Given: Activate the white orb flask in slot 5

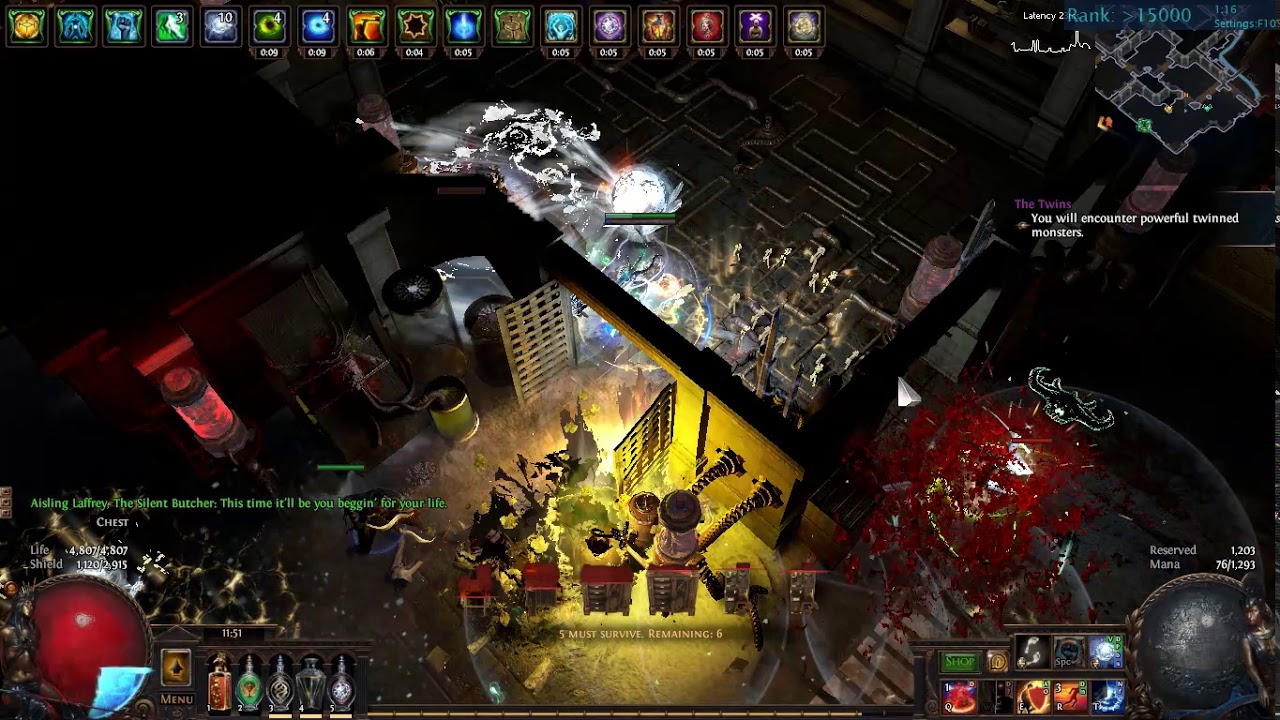Looking at the screenshot, I should 342,684.
